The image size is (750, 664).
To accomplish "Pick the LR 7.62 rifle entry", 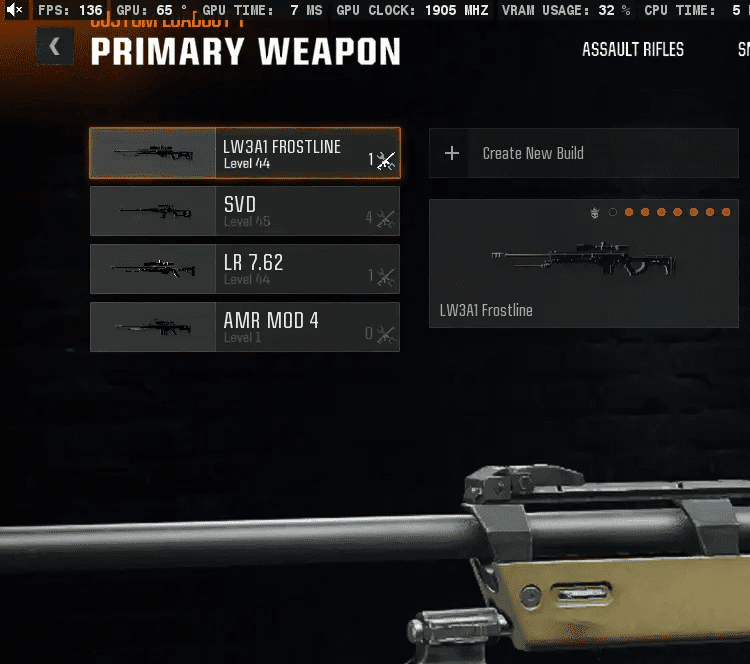I will point(245,269).
